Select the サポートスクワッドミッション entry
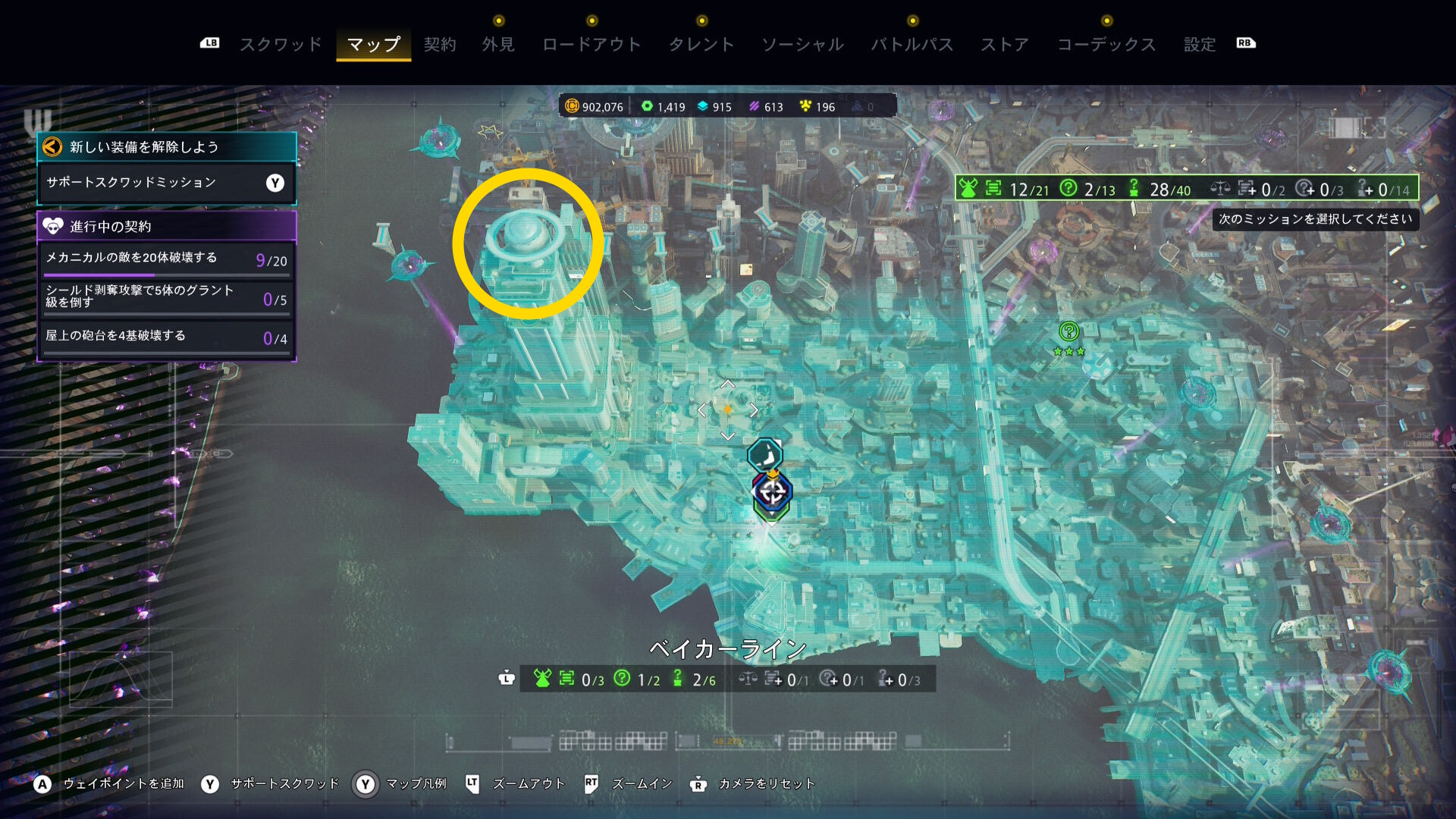 coord(166,183)
